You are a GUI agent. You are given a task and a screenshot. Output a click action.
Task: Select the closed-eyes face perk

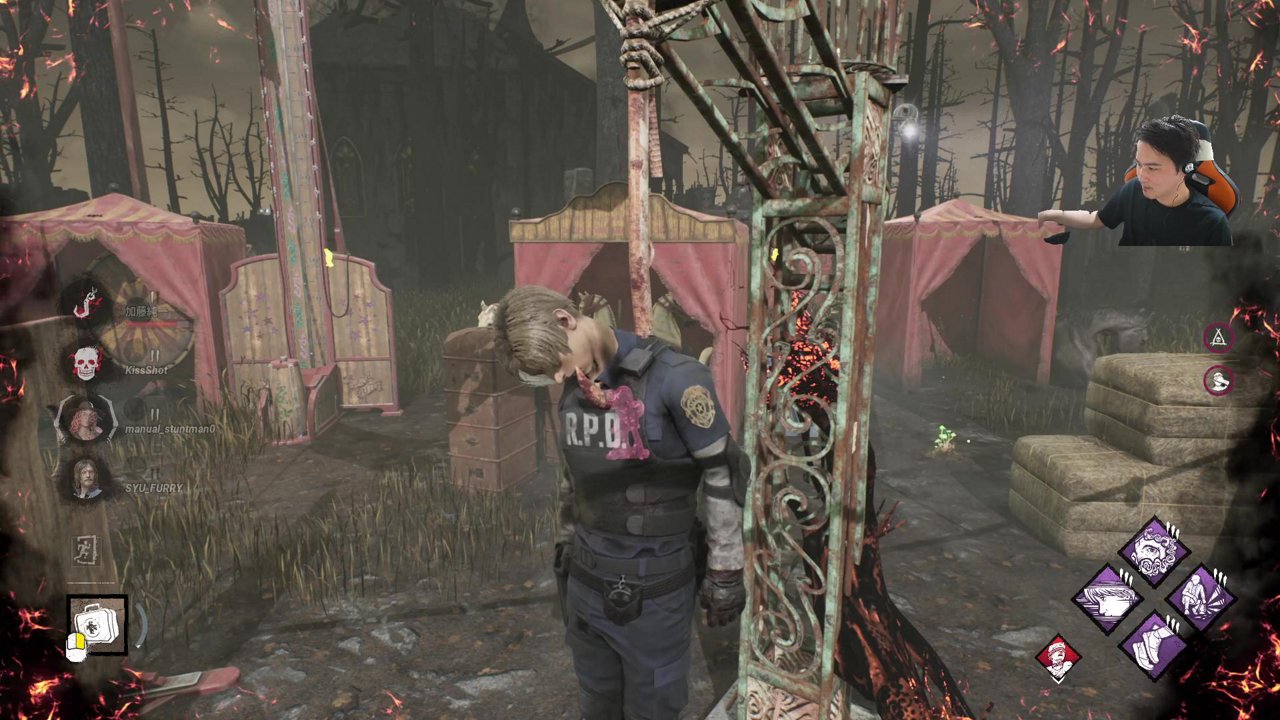(x=1107, y=599)
